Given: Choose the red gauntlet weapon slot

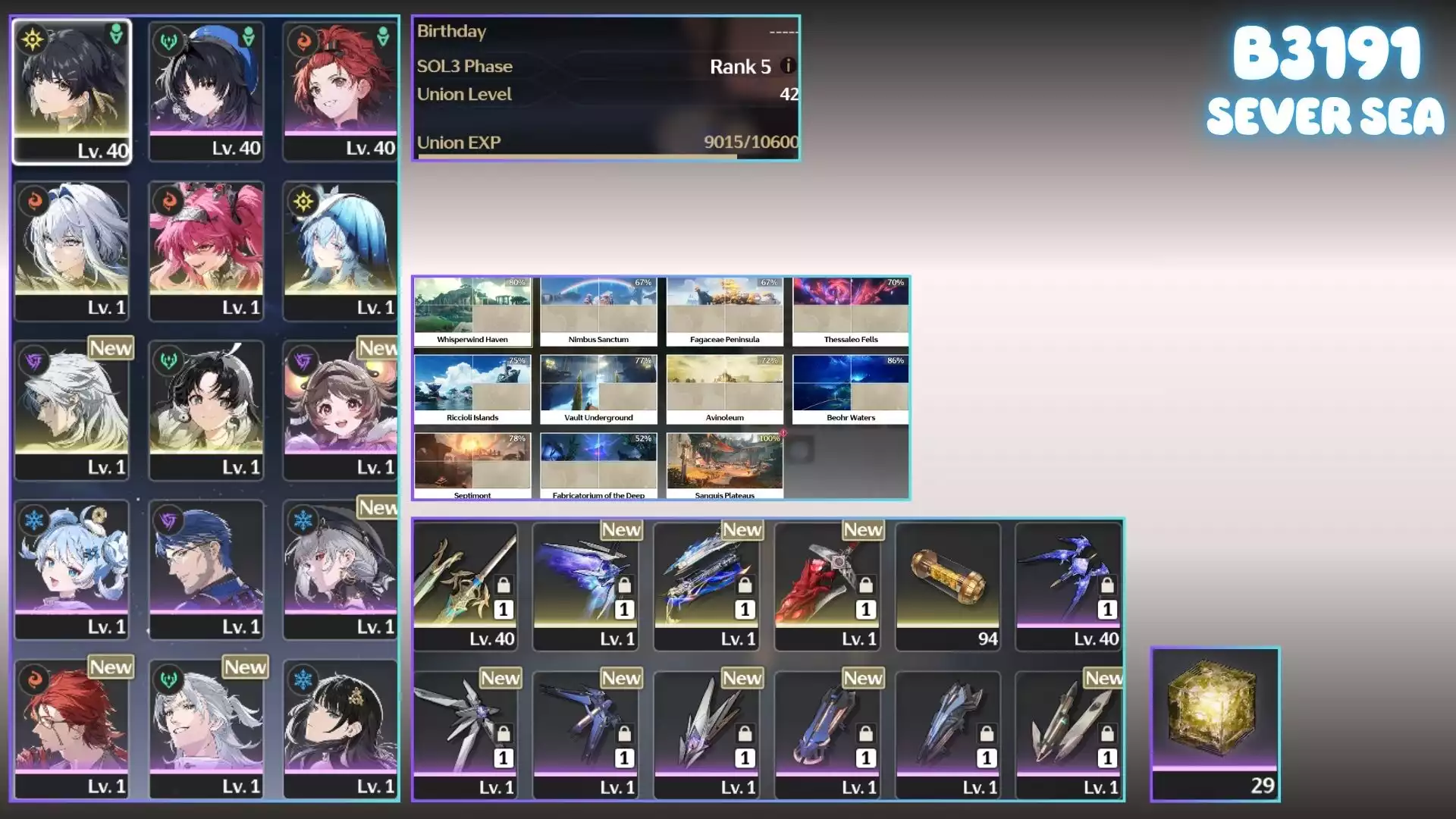Looking at the screenshot, I should click(x=827, y=585).
